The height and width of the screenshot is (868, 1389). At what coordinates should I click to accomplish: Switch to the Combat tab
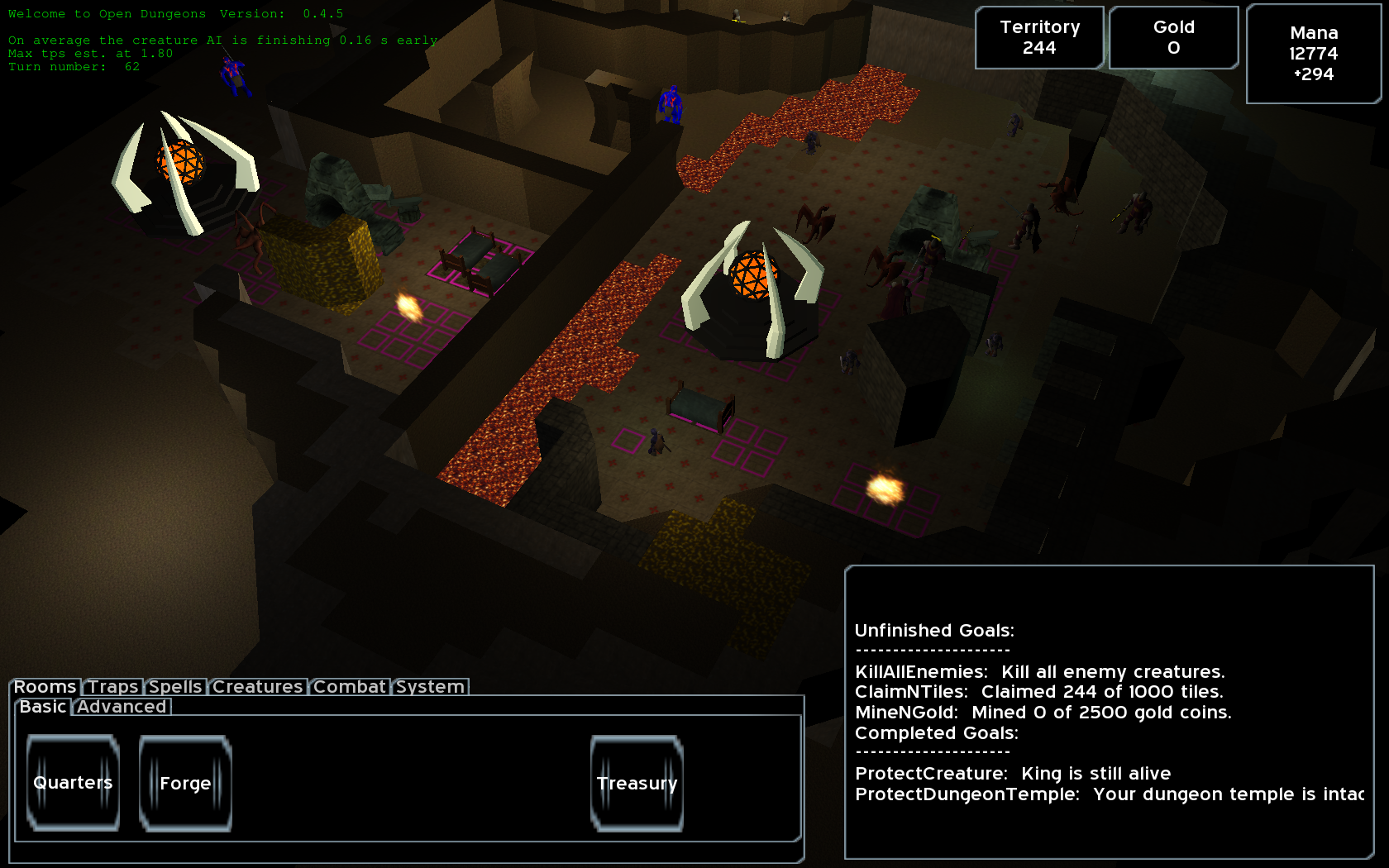(349, 687)
